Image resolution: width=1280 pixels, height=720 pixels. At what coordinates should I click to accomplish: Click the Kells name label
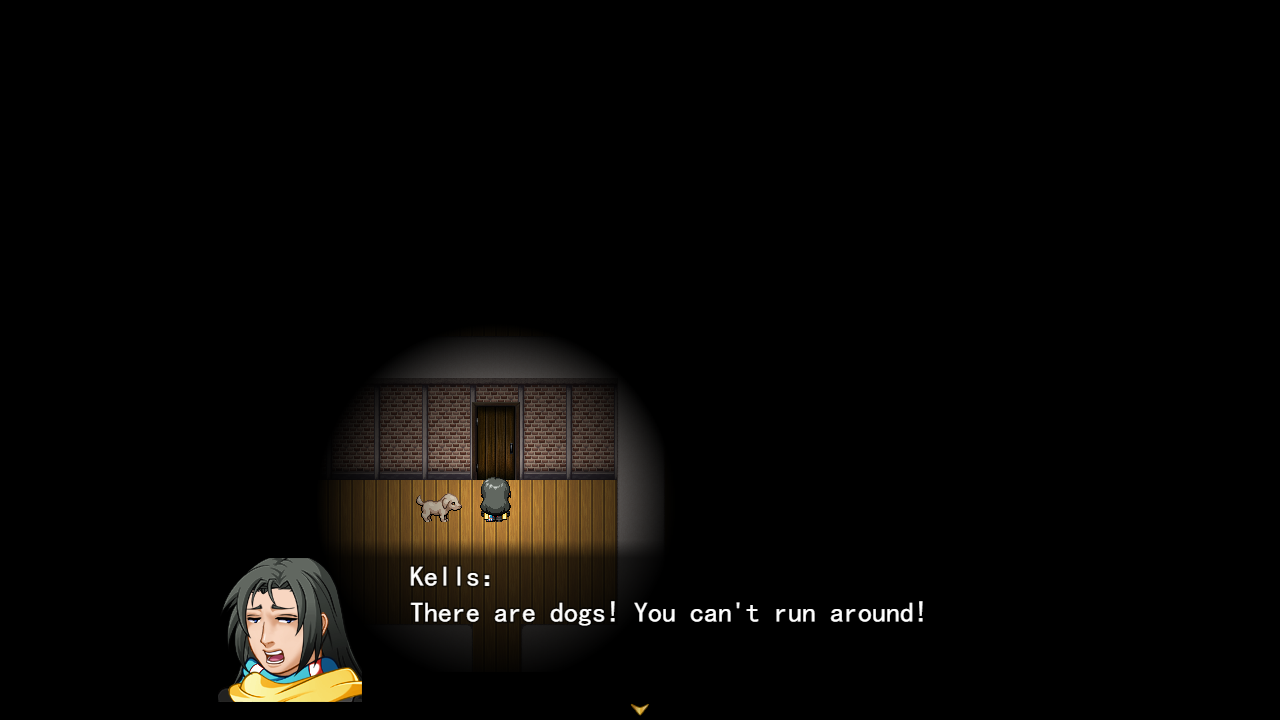(448, 576)
